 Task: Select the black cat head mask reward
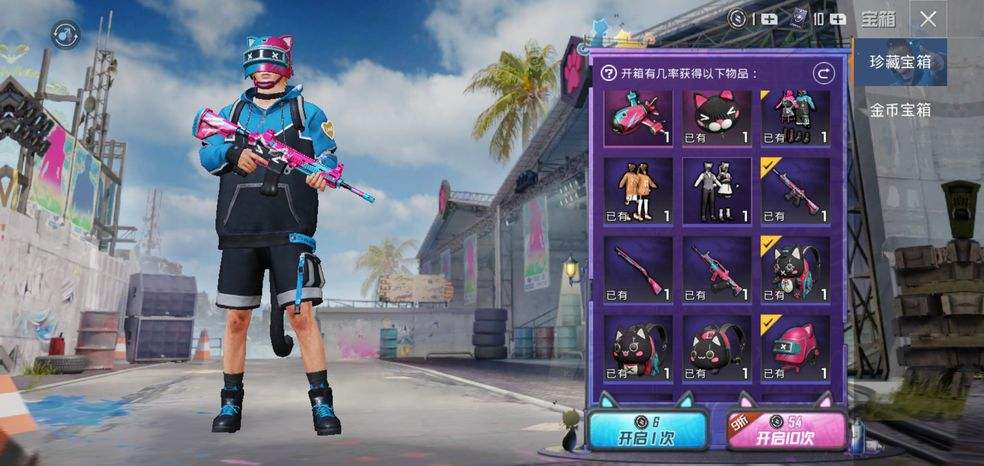[x=716, y=118]
